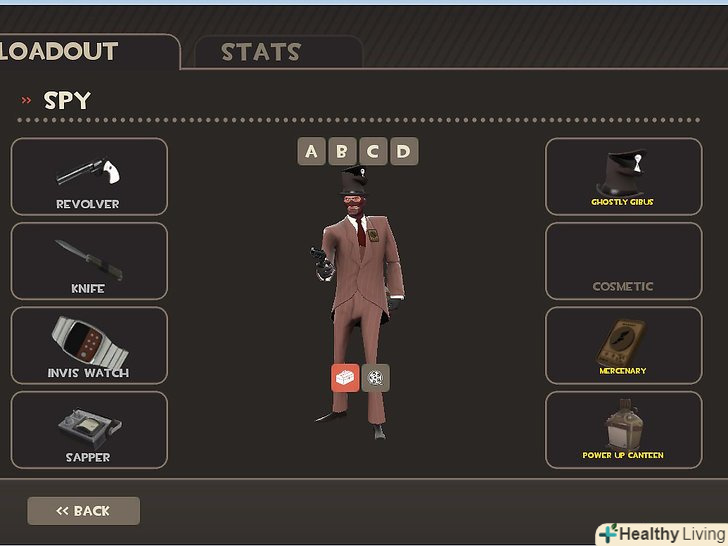The height and width of the screenshot is (546, 728).
Task: Select the Sapper slot
Action: [x=89, y=430]
